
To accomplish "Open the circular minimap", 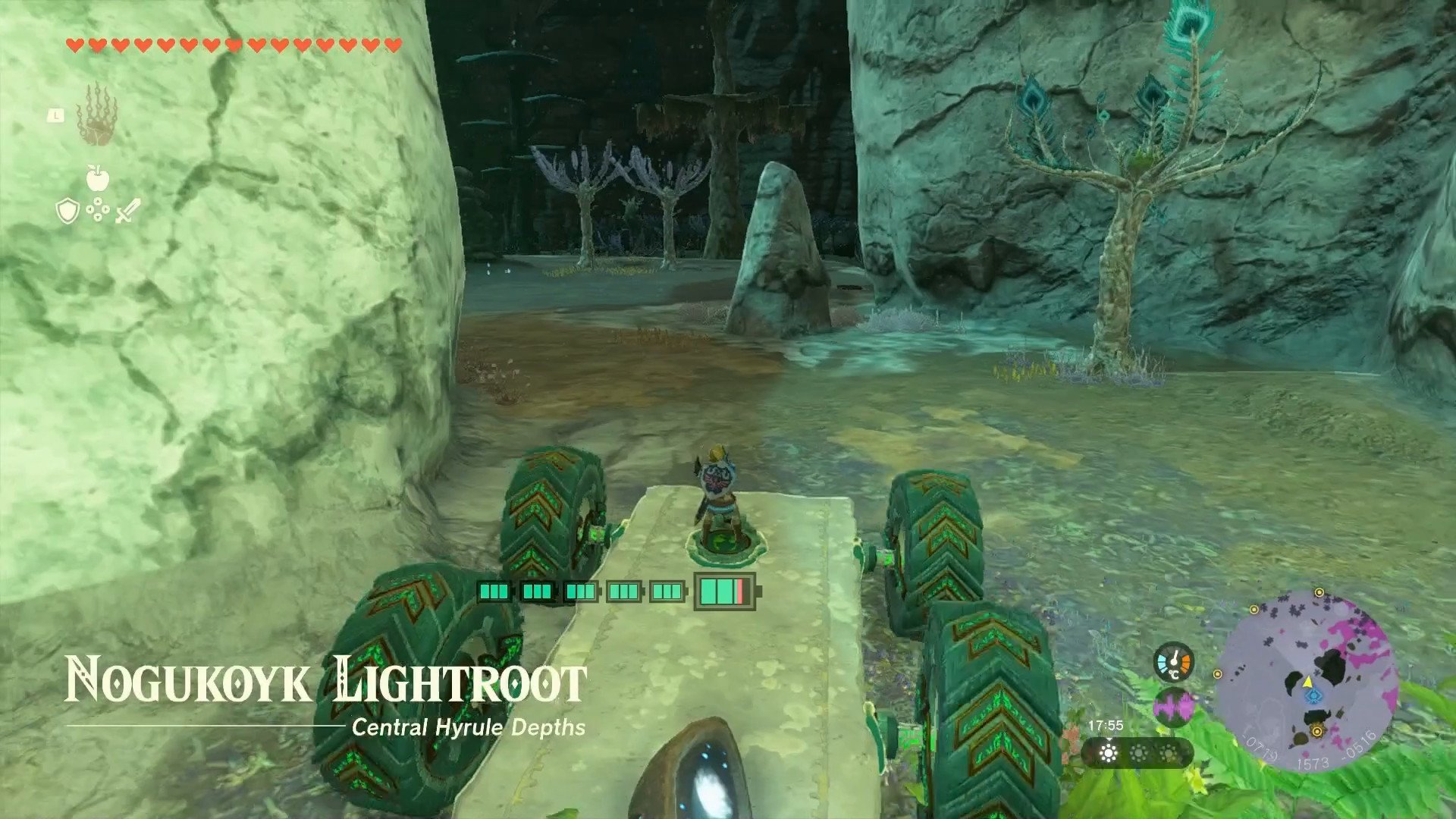I will coord(1307,679).
